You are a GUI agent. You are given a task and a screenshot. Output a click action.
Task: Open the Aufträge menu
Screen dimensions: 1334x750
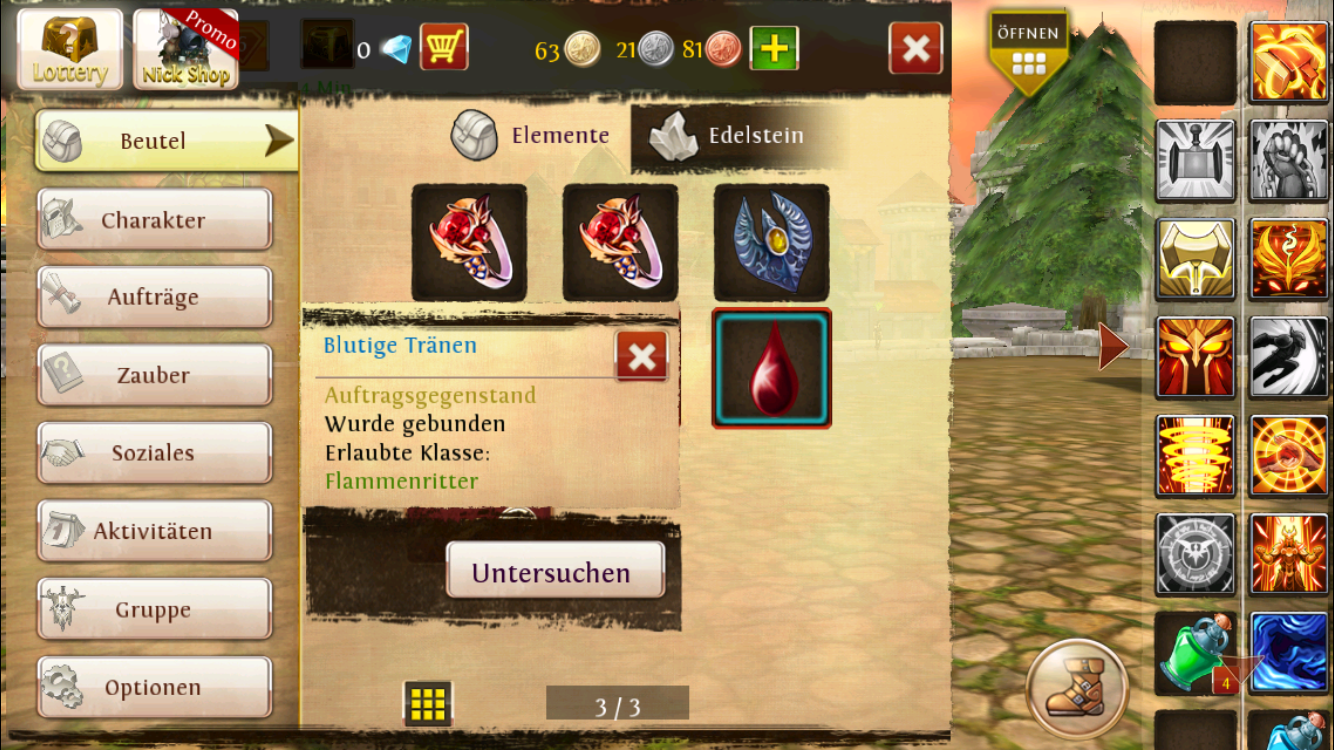[154, 297]
